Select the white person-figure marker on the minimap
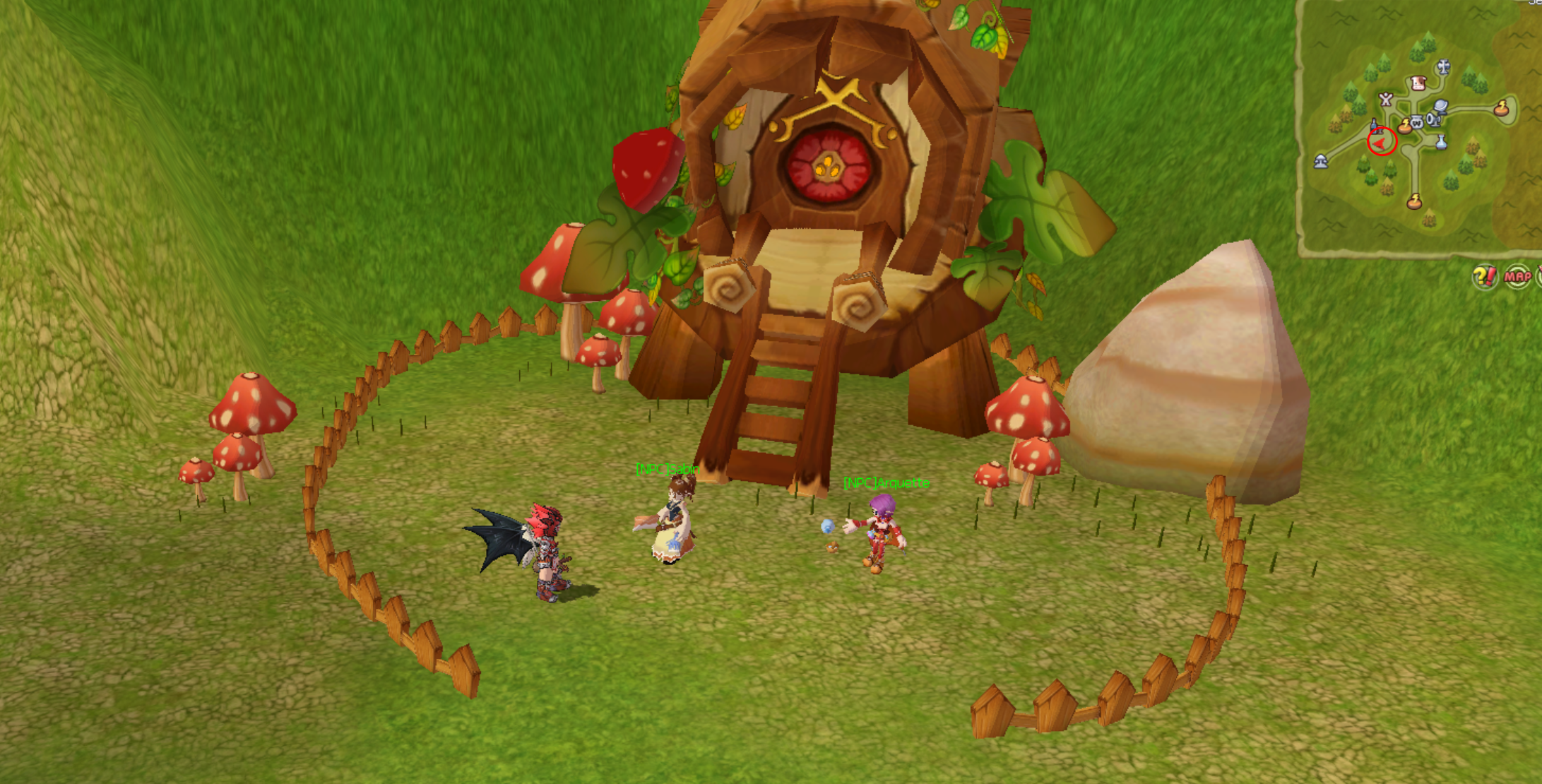Screen dimensions: 1542x784 point(1386,100)
